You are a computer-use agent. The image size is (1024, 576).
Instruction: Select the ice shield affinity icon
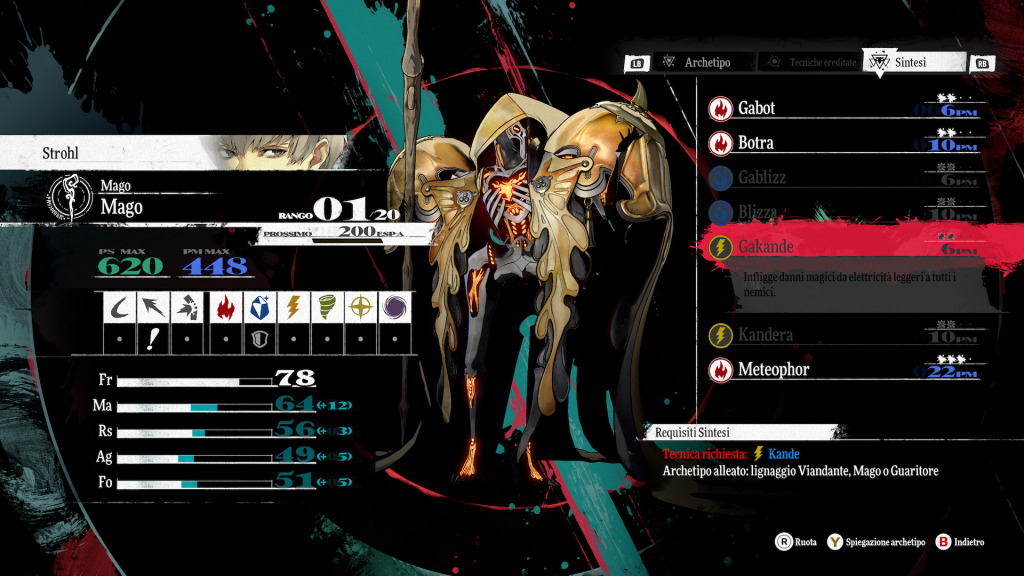[261, 308]
